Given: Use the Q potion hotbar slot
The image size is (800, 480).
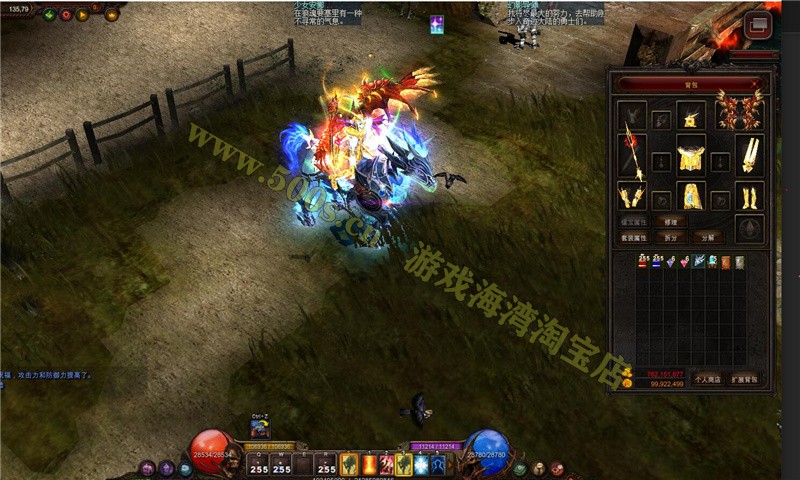Looking at the screenshot, I should [258, 465].
